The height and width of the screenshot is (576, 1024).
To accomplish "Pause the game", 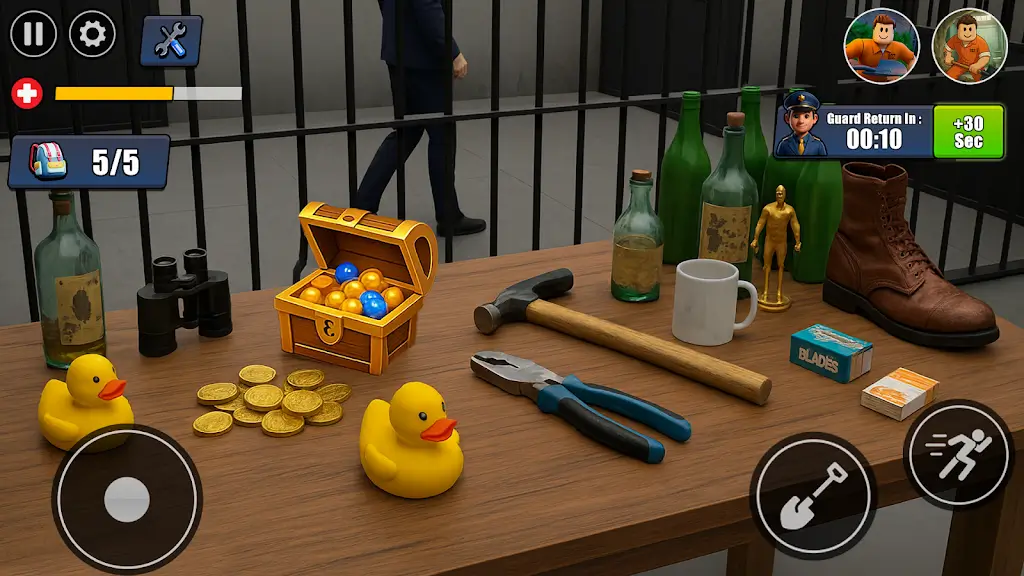I will [x=34, y=34].
